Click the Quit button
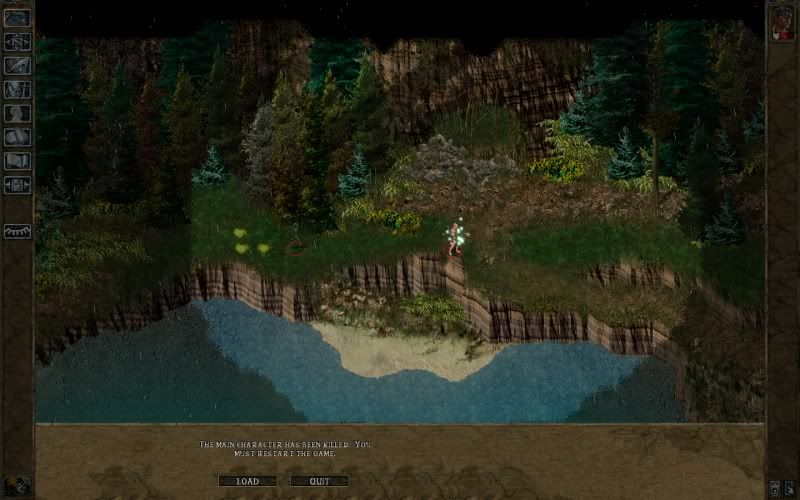The image size is (800, 500). point(319,481)
